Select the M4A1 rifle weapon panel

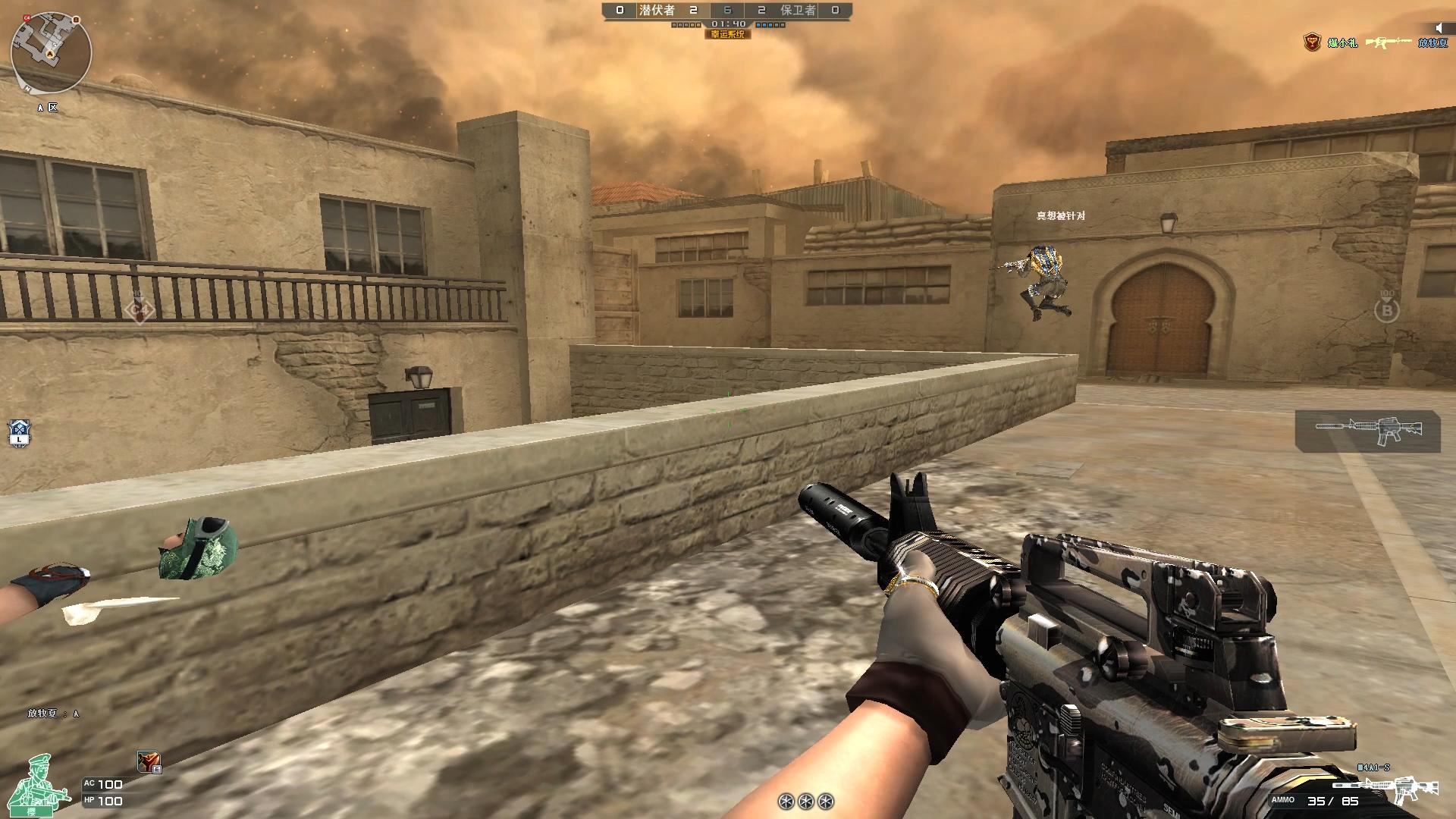[x=1367, y=431]
